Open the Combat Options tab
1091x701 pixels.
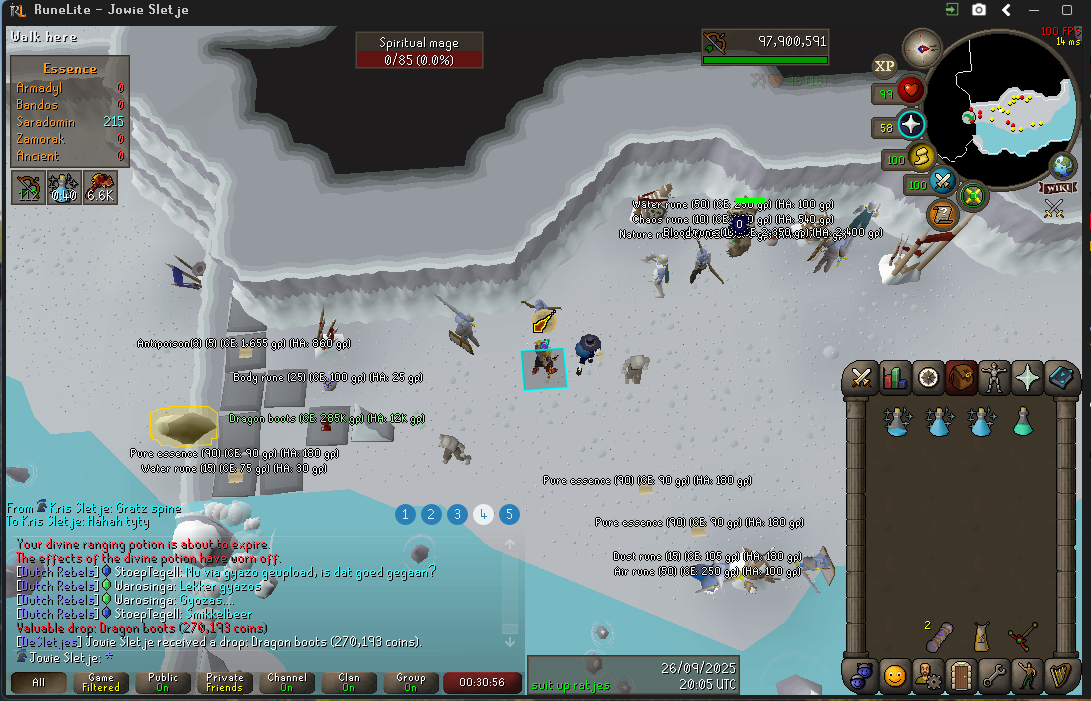(861, 377)
